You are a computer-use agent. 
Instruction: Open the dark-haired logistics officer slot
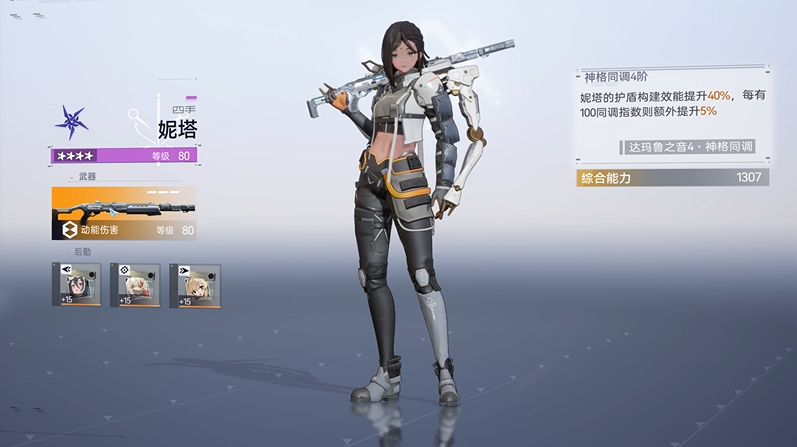[x=76, y=284]
